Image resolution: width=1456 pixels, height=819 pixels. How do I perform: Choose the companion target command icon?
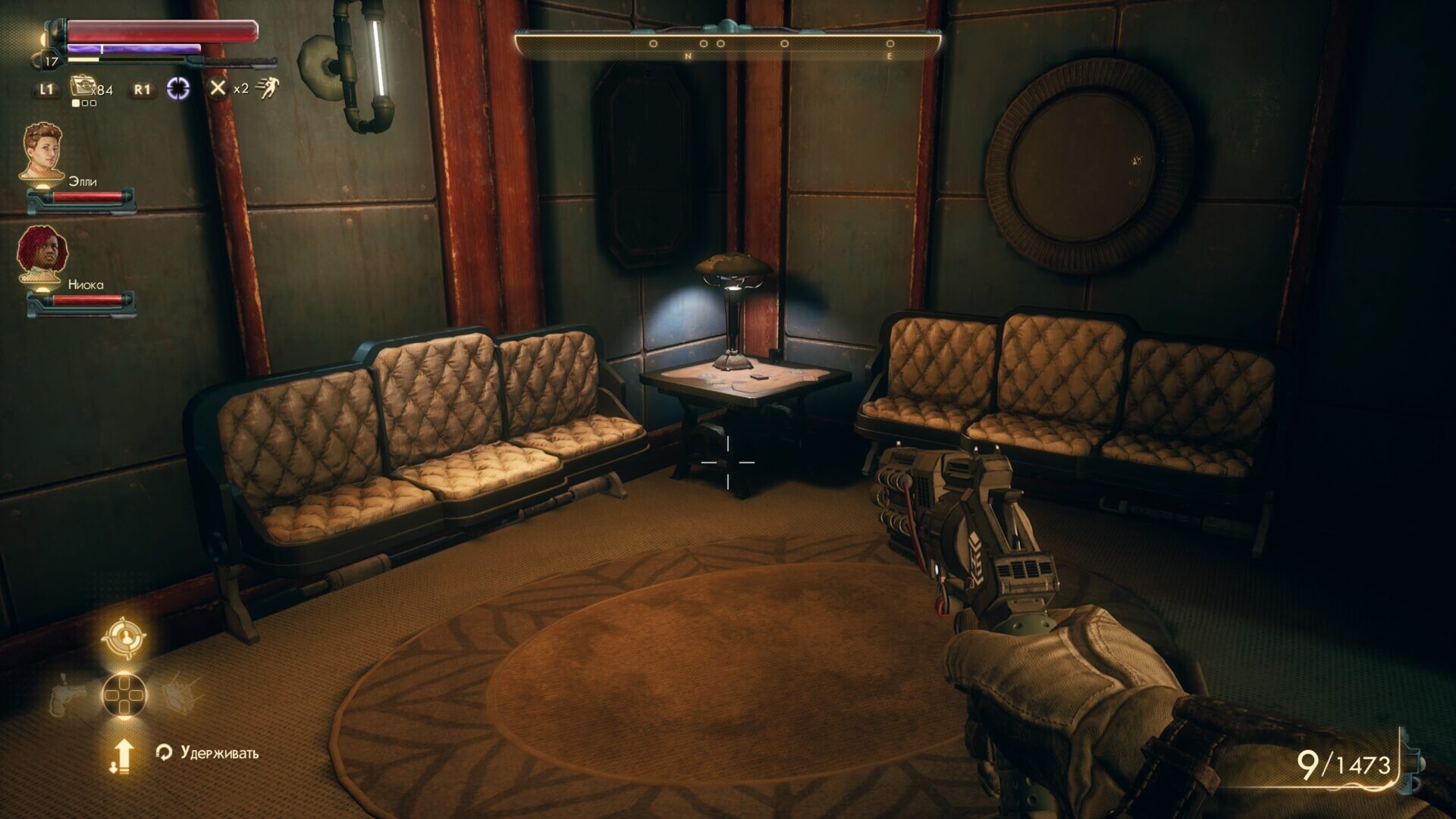(x=124, y=638)
